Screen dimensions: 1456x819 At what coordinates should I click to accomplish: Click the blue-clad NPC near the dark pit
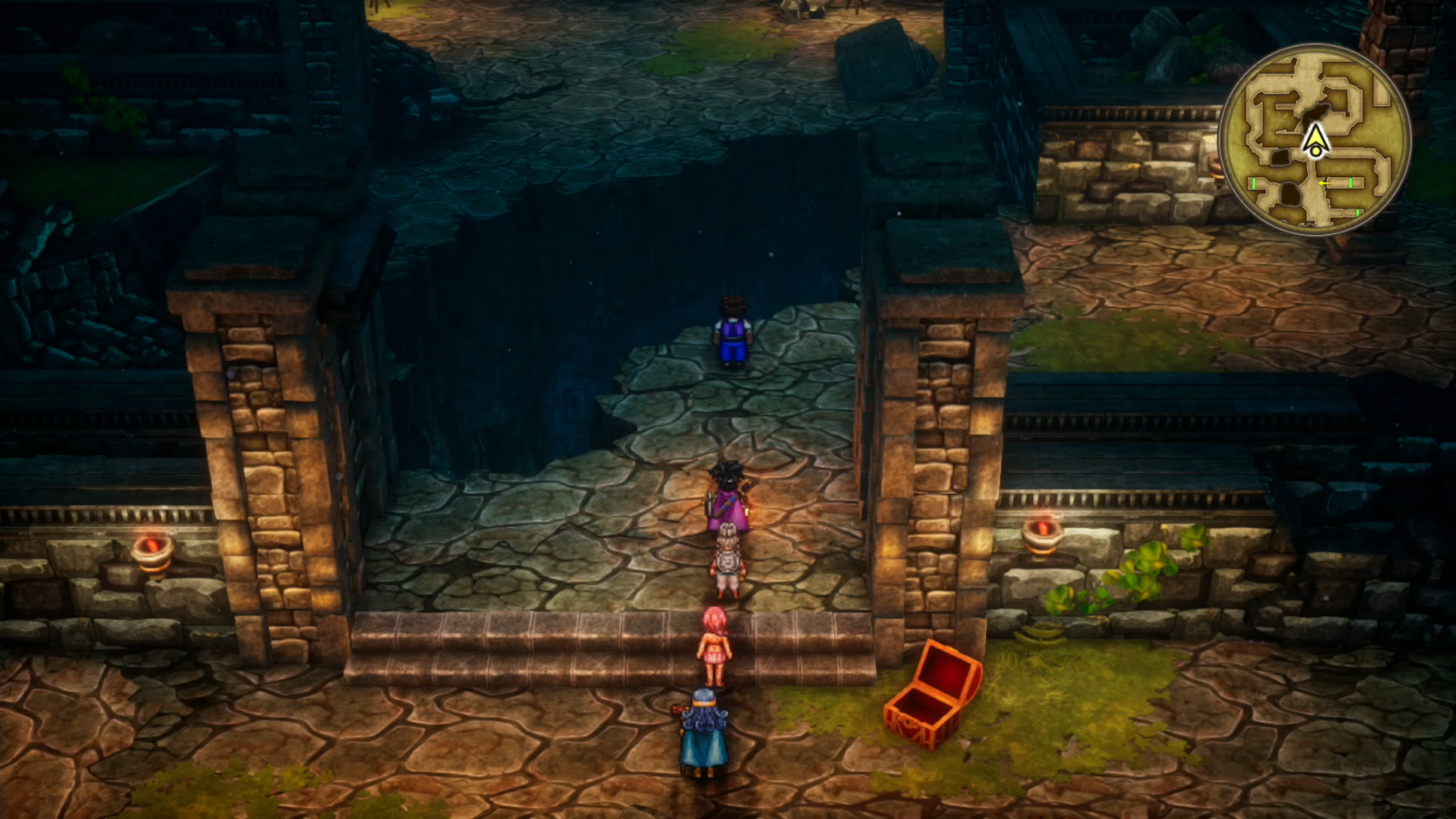[x=730, y=332]
